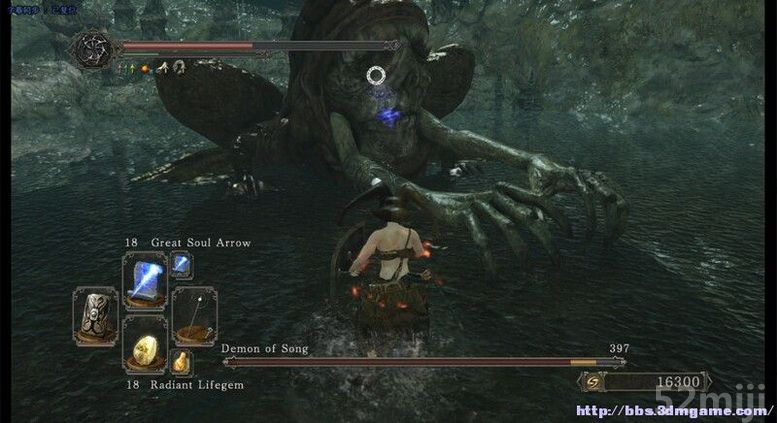
Task: Click the orange orb status effect icon
Action: [145, 68]
